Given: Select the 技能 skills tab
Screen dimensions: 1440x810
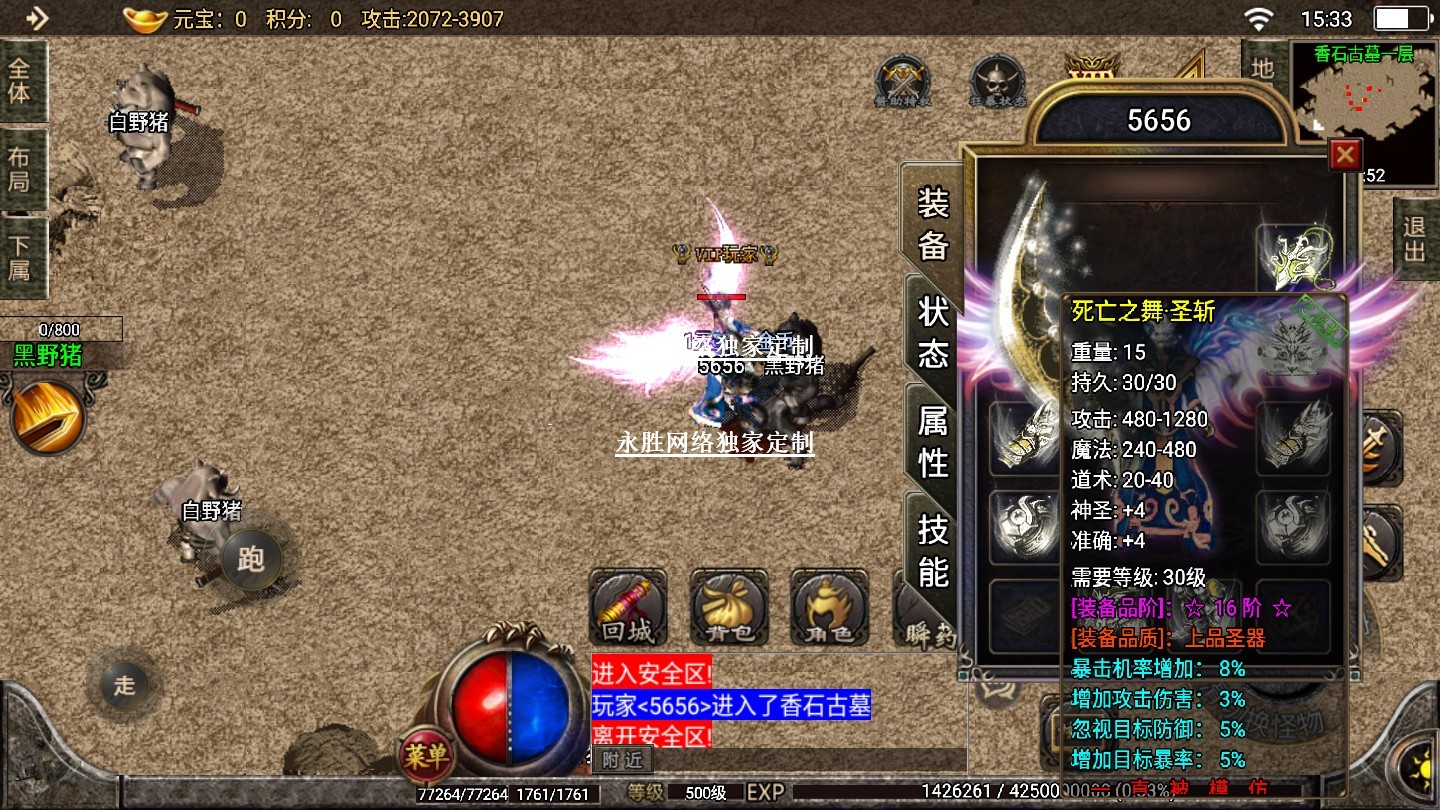Looking at the screenshot, I should tap(932, 550).
